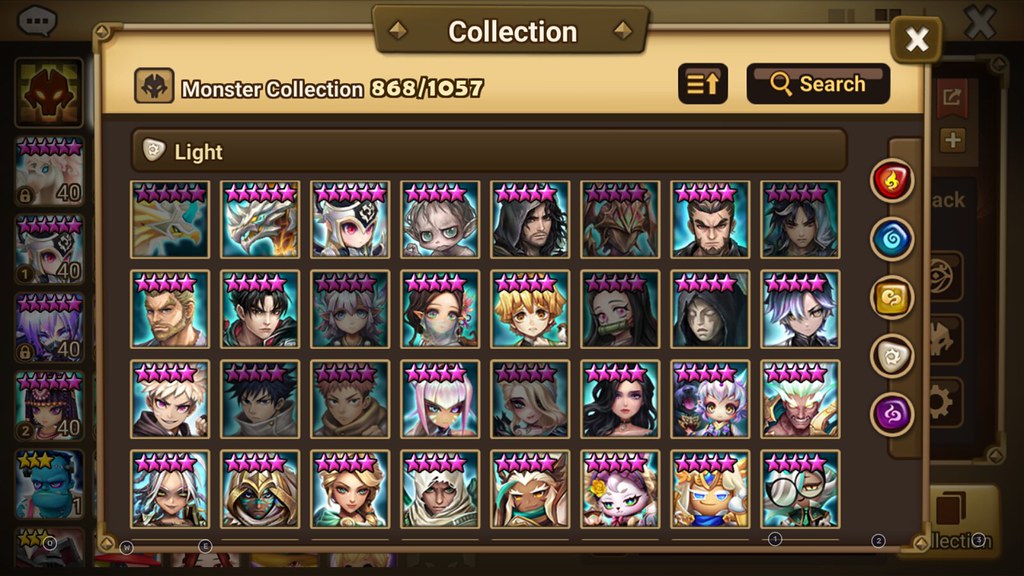The height and width of the screenshot is (576, 1024).
Task: Select the blue Frankenstein monster in sidebar
Action: (50, 484)
